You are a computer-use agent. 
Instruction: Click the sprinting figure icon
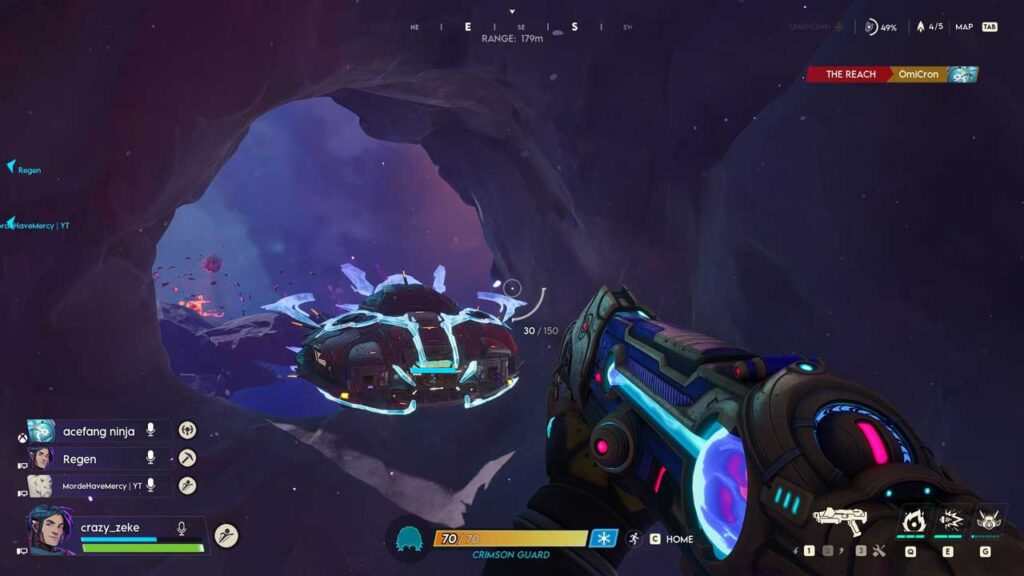click(634, 539)
